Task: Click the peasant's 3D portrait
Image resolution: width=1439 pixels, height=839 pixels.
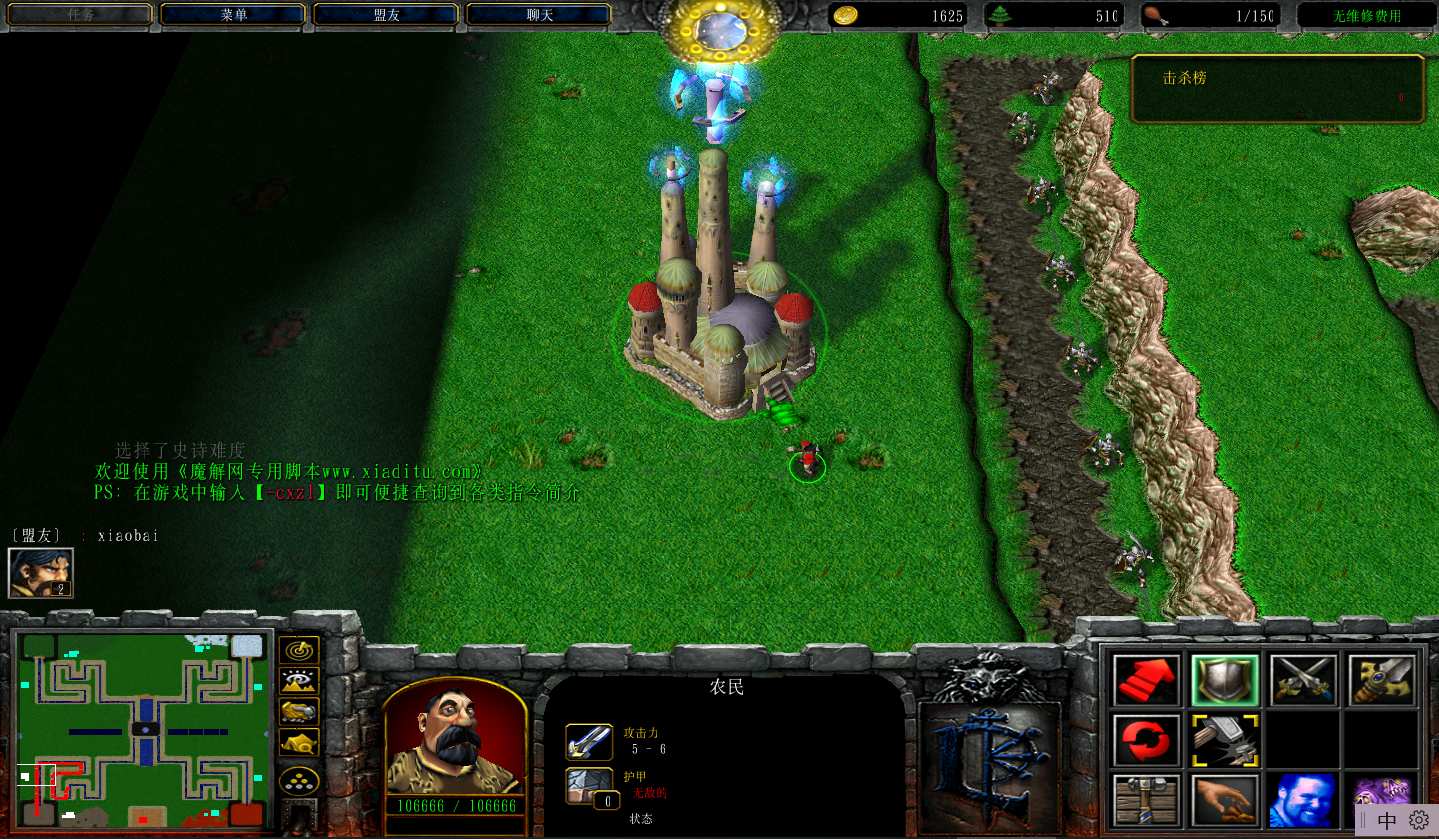Action: [455, 736]
